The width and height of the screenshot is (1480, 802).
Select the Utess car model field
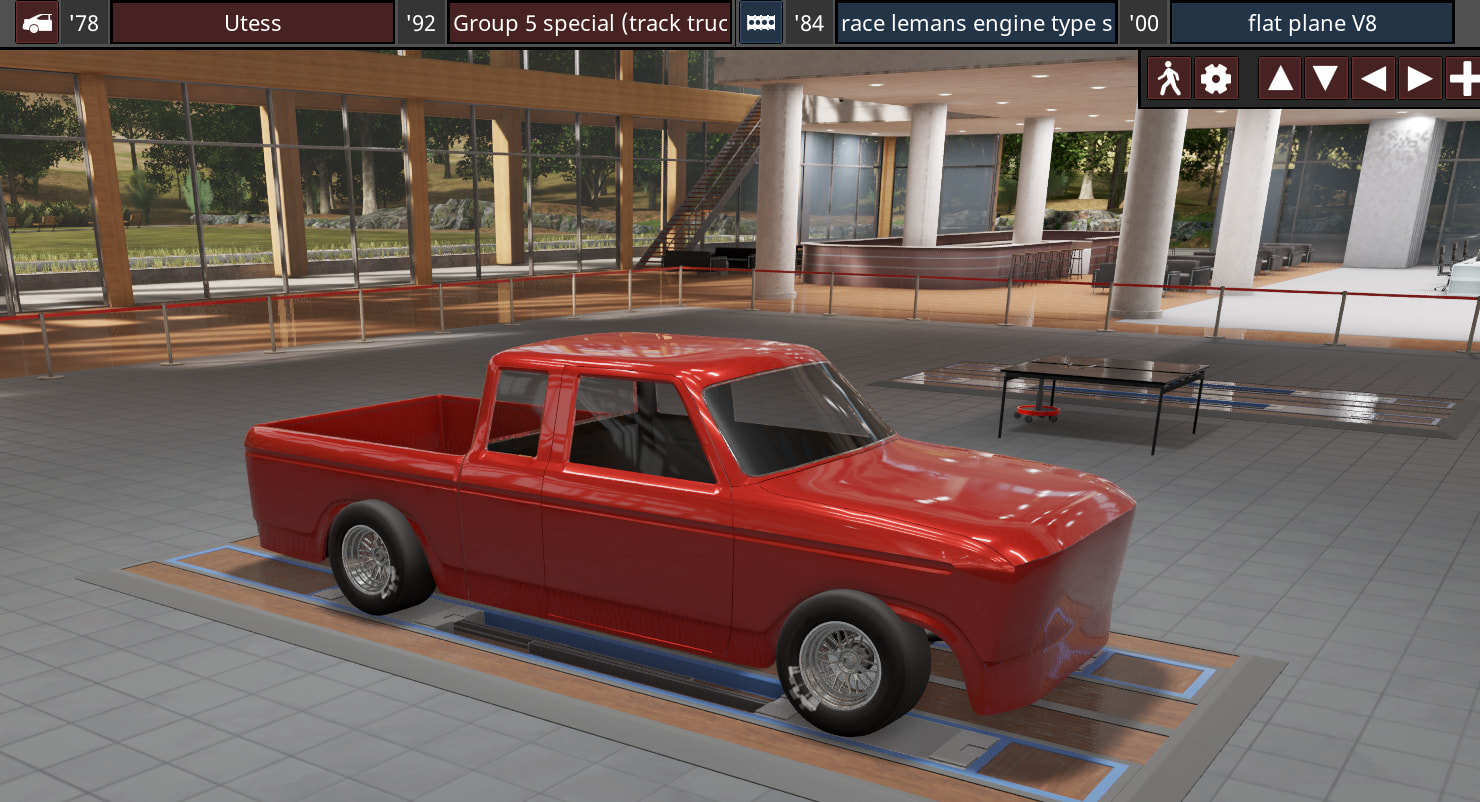pyautogui.click(x=252, y=23)
